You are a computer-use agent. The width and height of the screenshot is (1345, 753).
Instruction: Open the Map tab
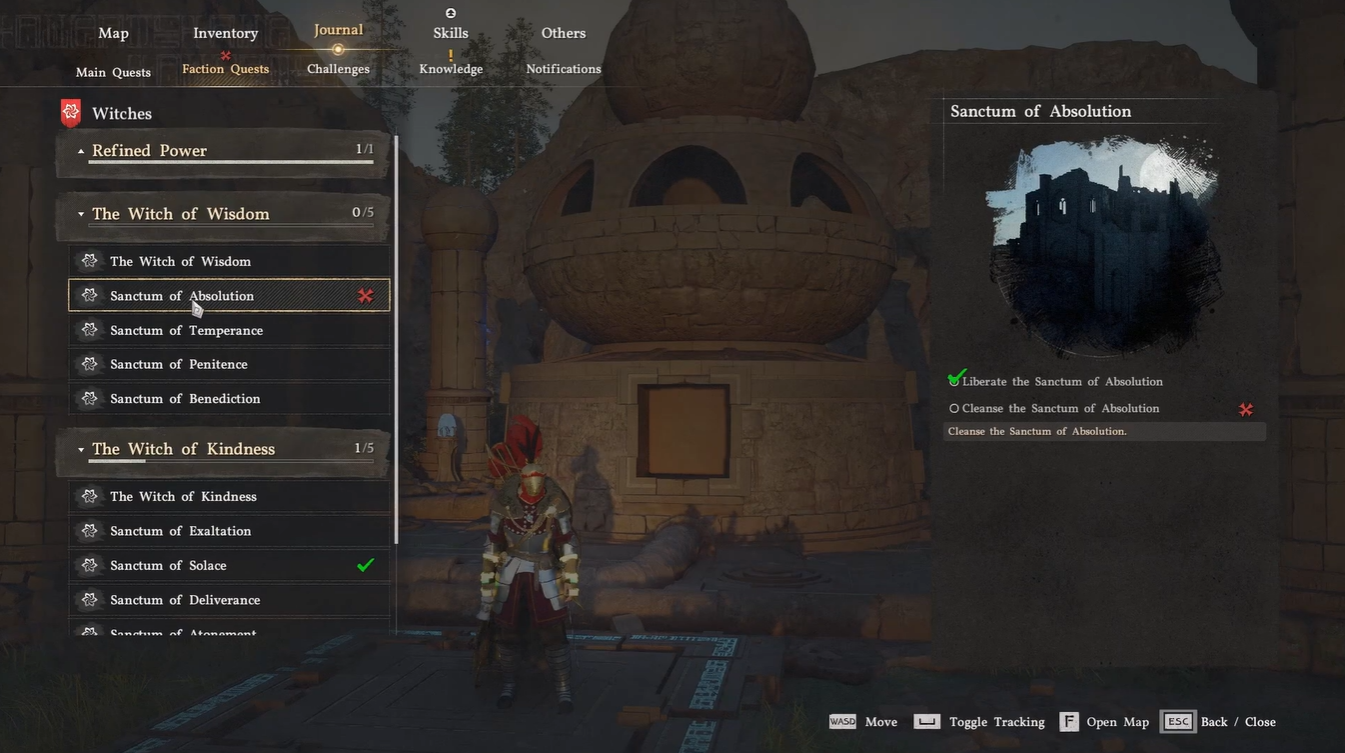[x=113, y=33]
